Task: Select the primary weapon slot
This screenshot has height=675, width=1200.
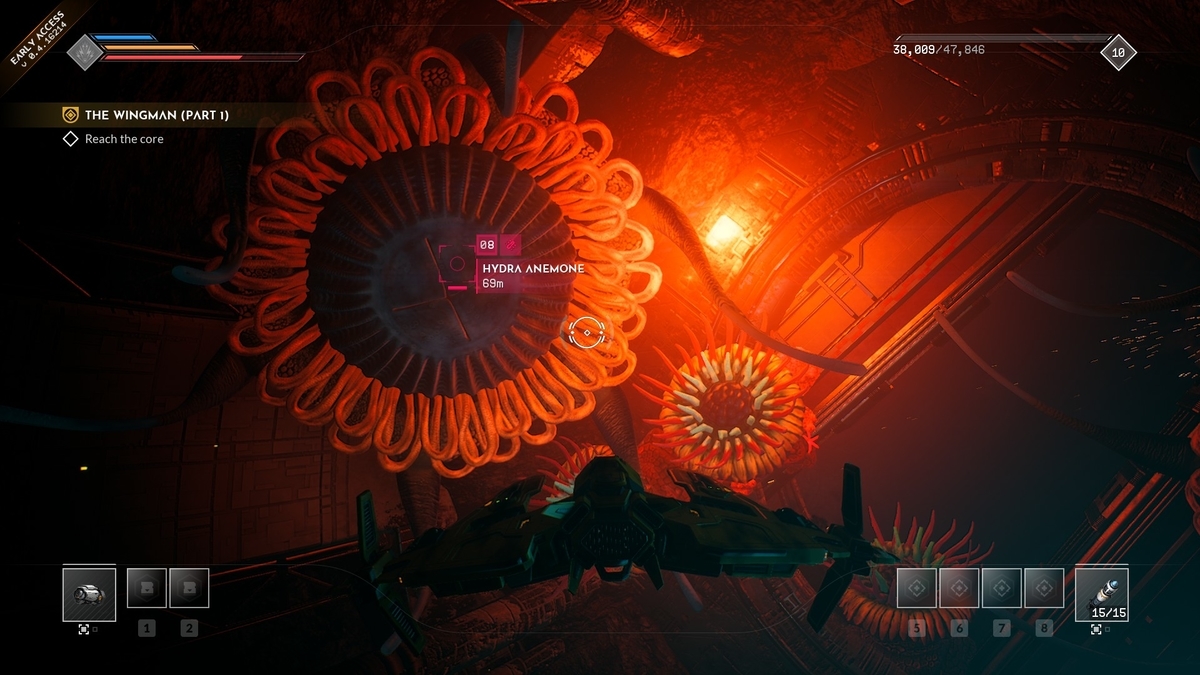Action: click(88, 594)
